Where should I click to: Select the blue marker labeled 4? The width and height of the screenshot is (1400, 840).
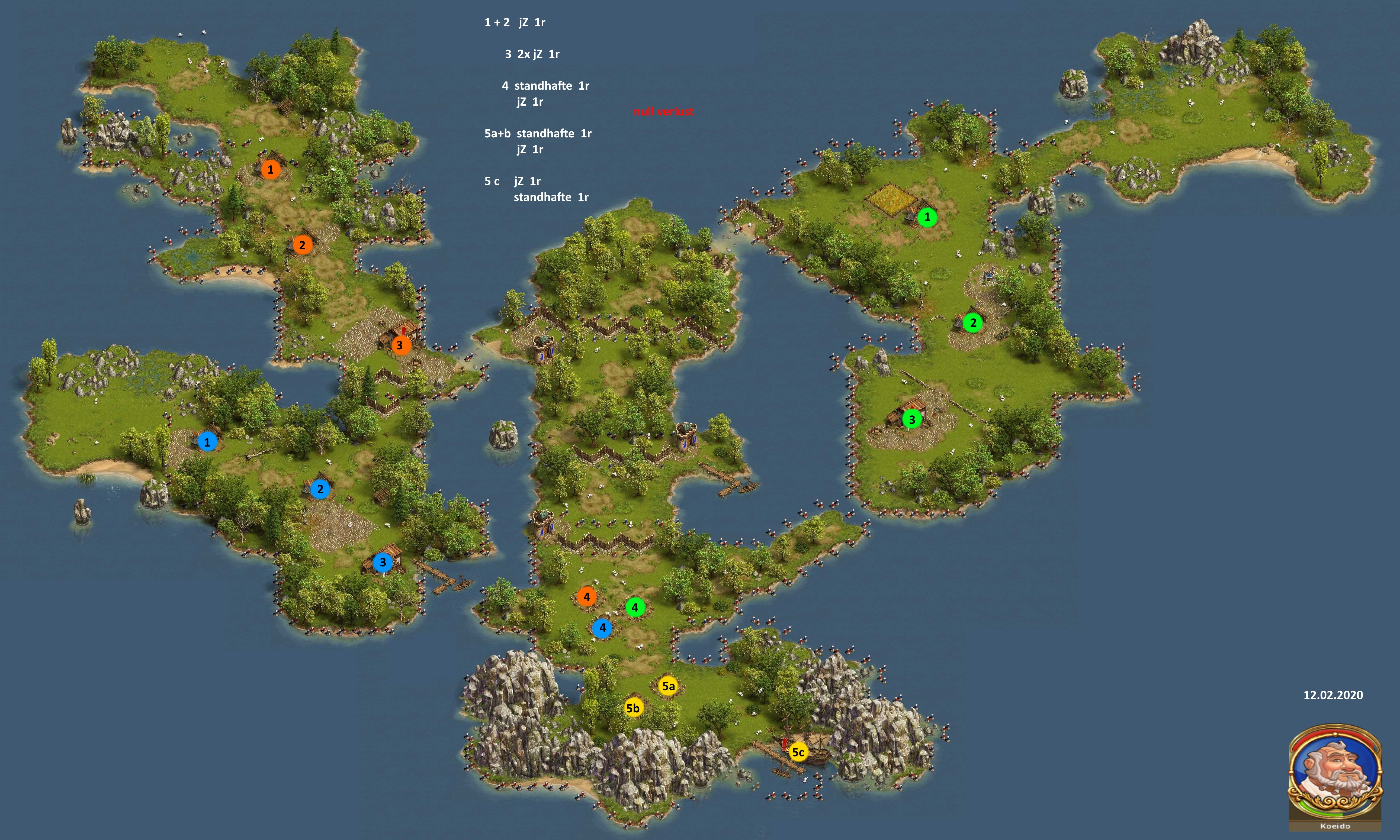click(x=602, y=628)
